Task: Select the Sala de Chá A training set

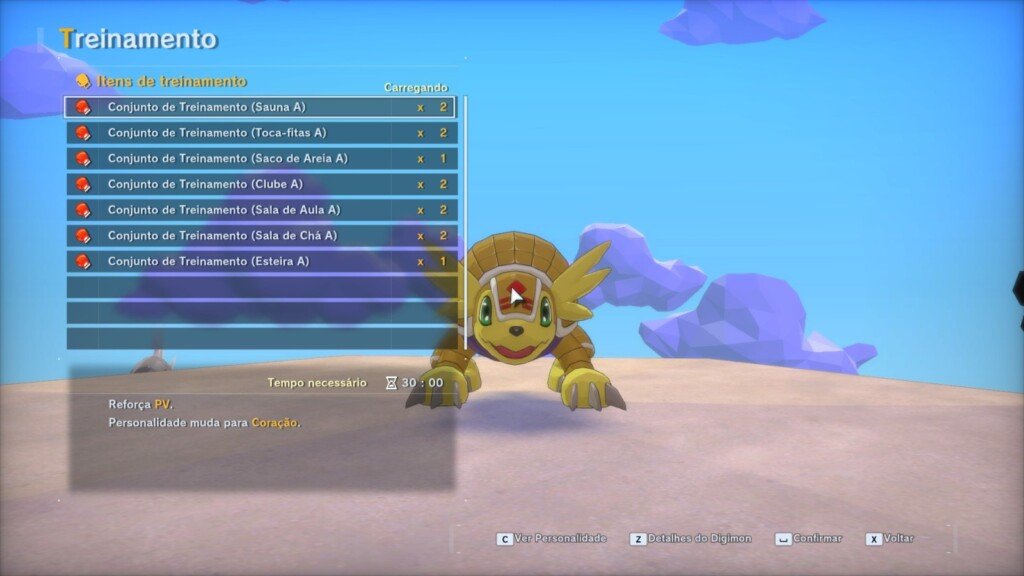Action: coord(260,236)
